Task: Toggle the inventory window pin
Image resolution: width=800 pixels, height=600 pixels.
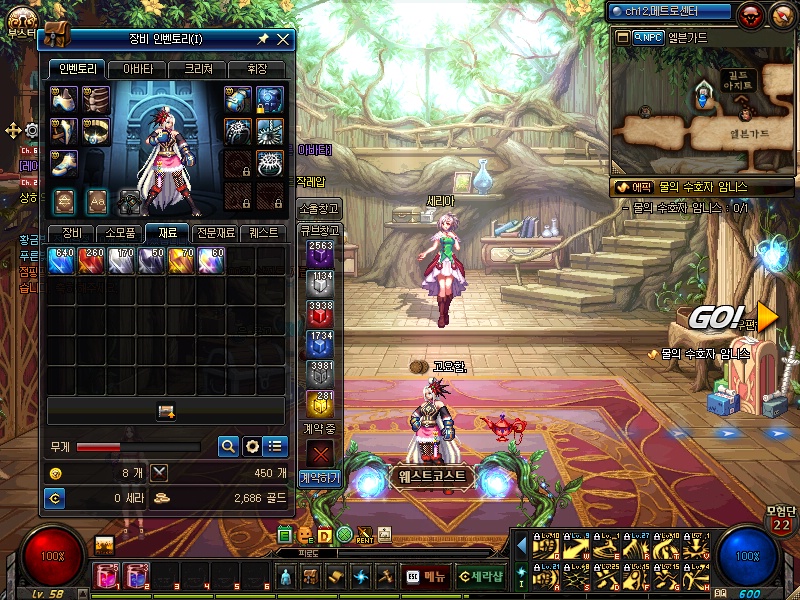Action: tap(263, 39)
